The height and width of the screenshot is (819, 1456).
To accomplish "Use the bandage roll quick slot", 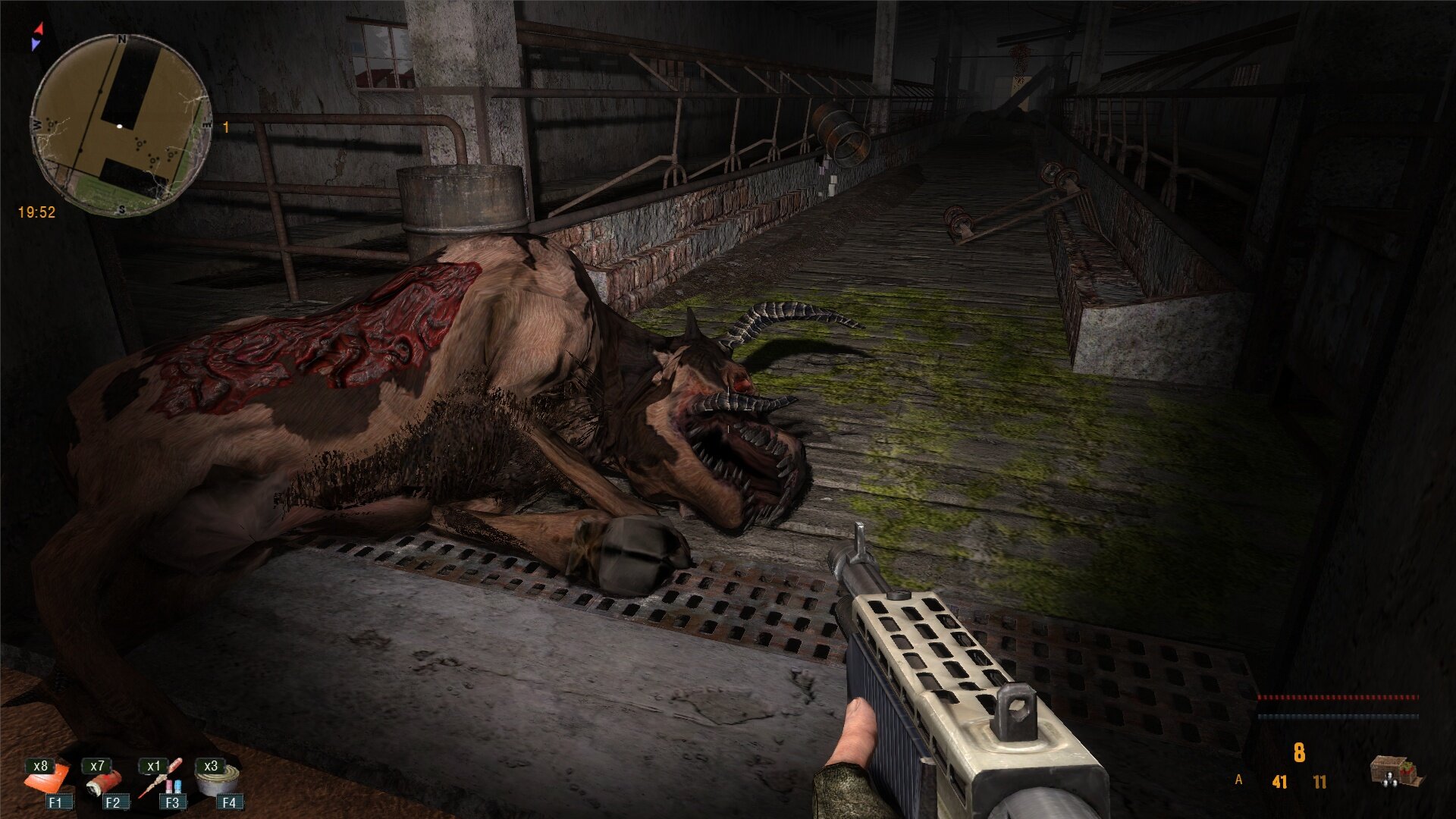I will tap(103, 783).
